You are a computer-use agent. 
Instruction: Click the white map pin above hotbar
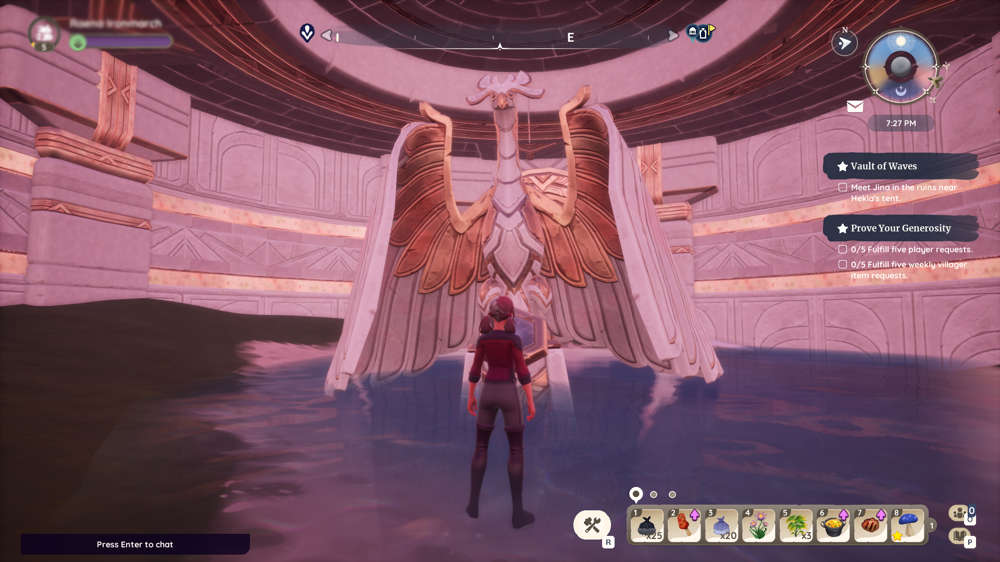coord(635,494)
